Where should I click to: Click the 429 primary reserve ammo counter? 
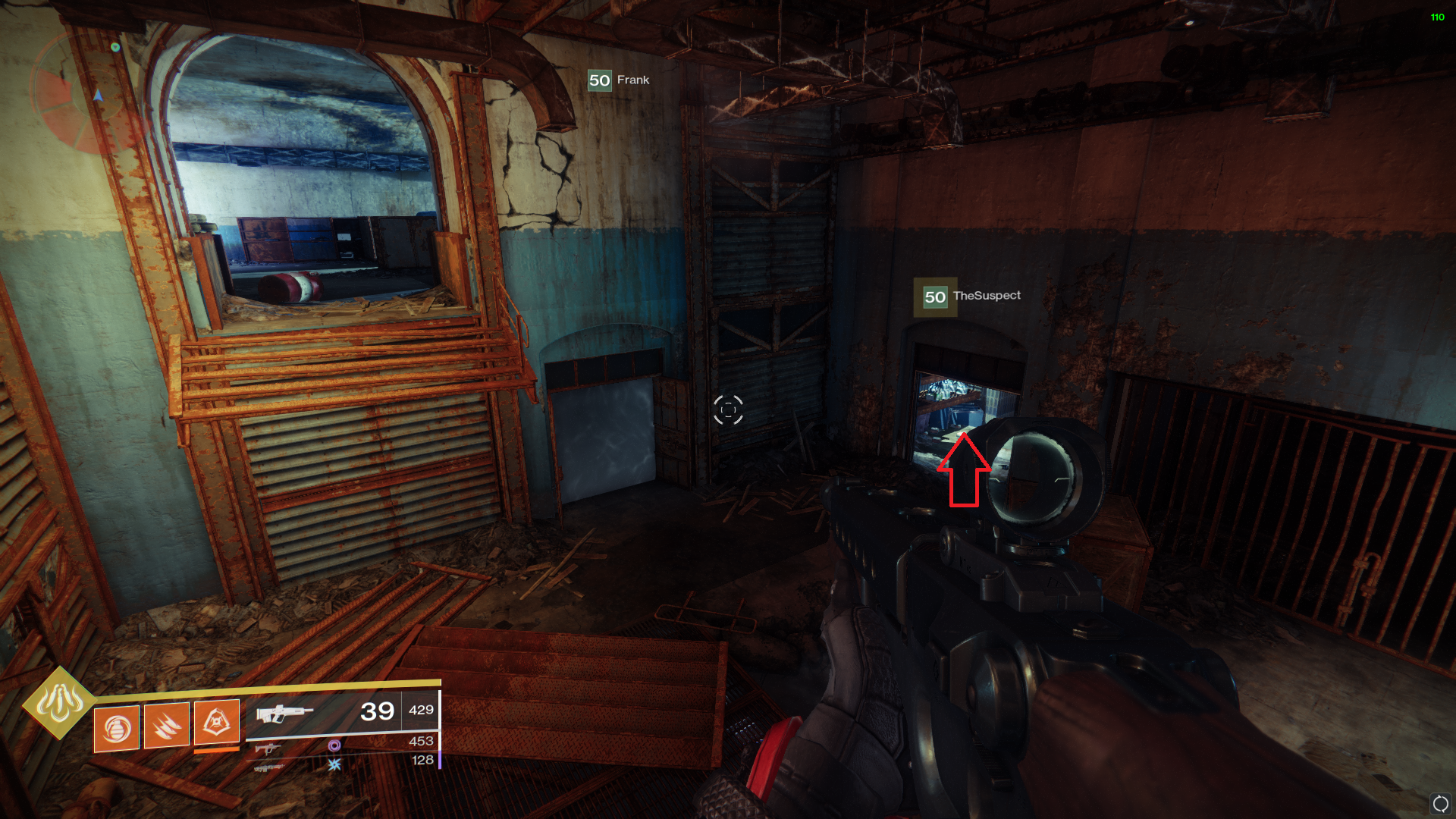(422, 710)
